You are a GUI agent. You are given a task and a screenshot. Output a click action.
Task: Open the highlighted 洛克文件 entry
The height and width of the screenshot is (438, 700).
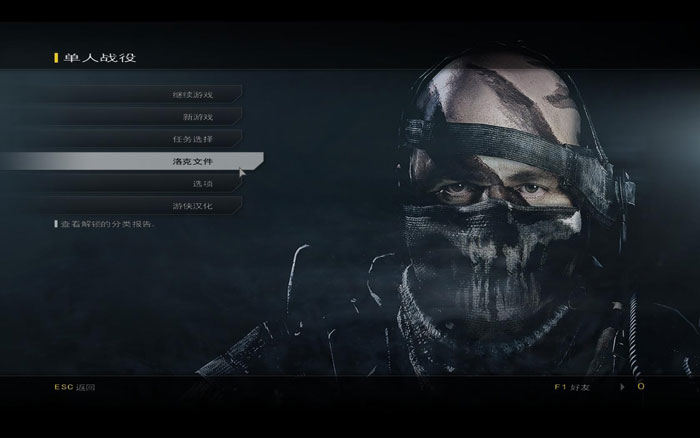(x=192, y=160)
